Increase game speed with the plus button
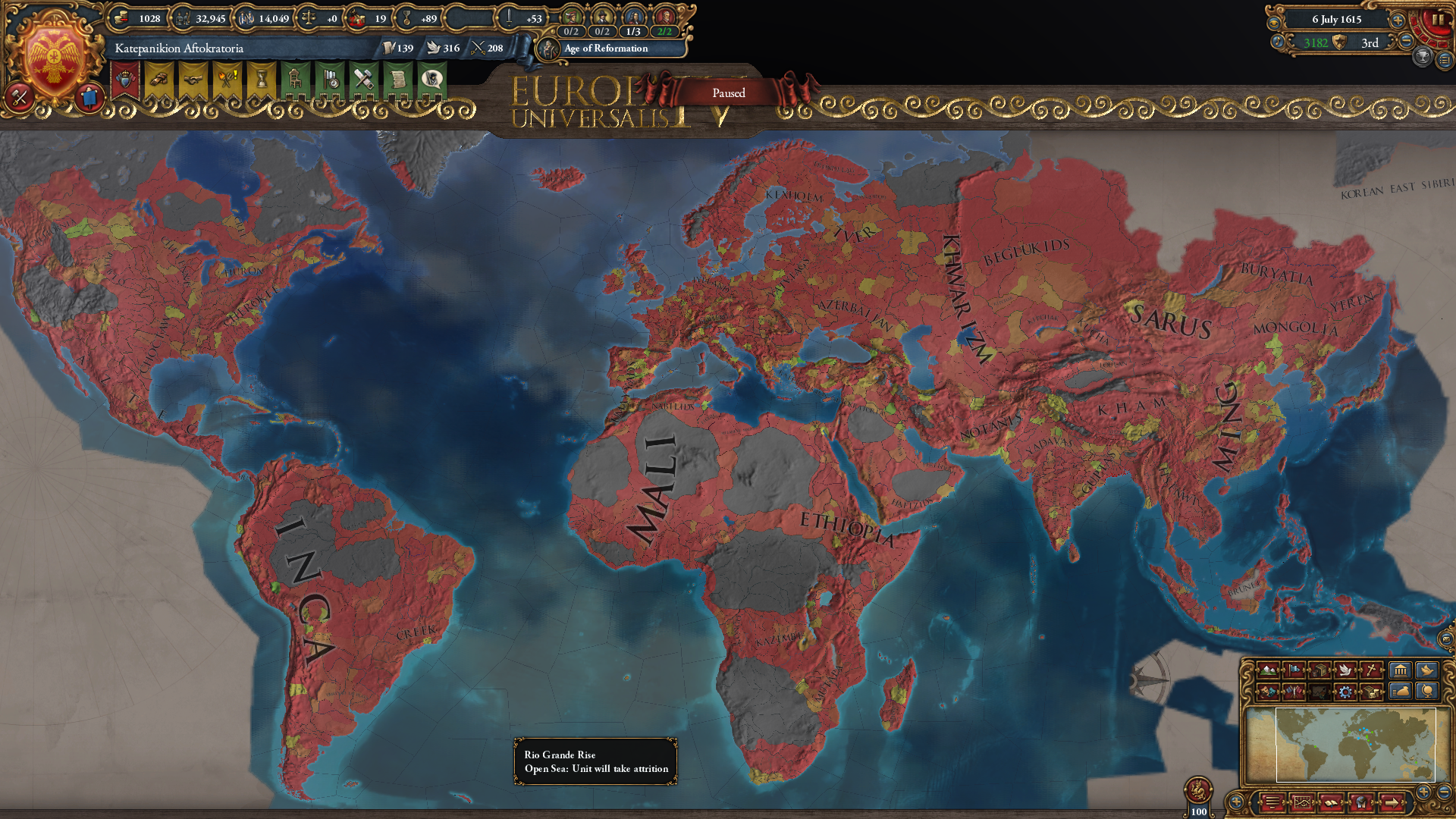This screenshot has height=819, width=1456. 1397,20
